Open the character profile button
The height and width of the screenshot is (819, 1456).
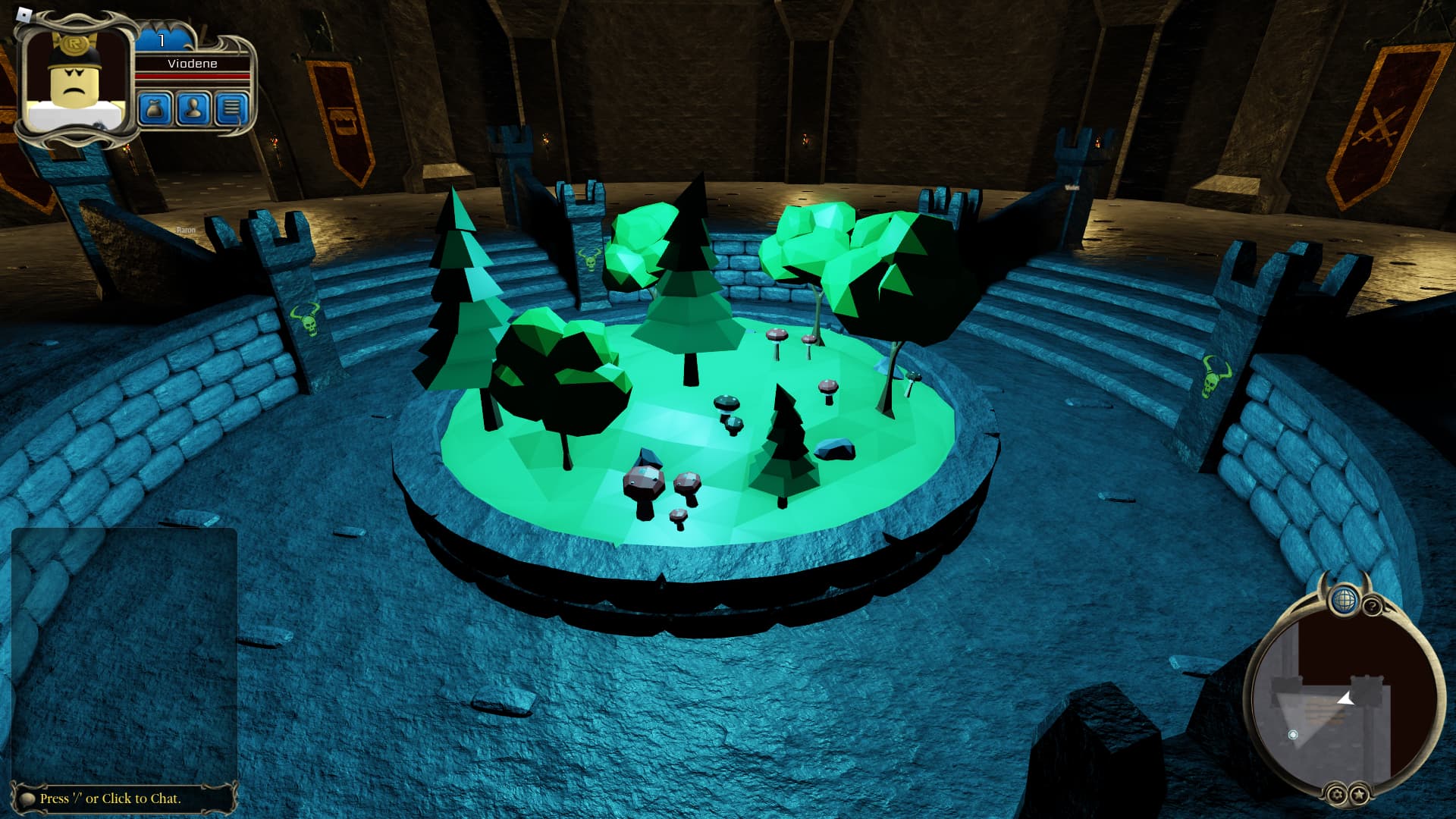point(193,109)
